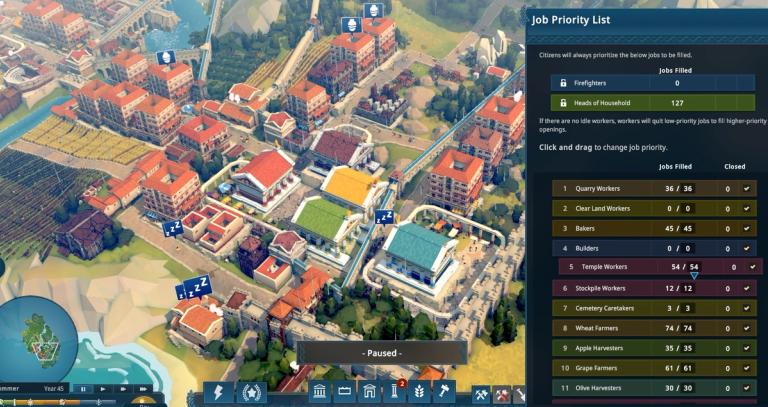The height and width of the screenshot is (407, 768).
Task: Open the columned temple building menu
Action: [x=321, y=393]
